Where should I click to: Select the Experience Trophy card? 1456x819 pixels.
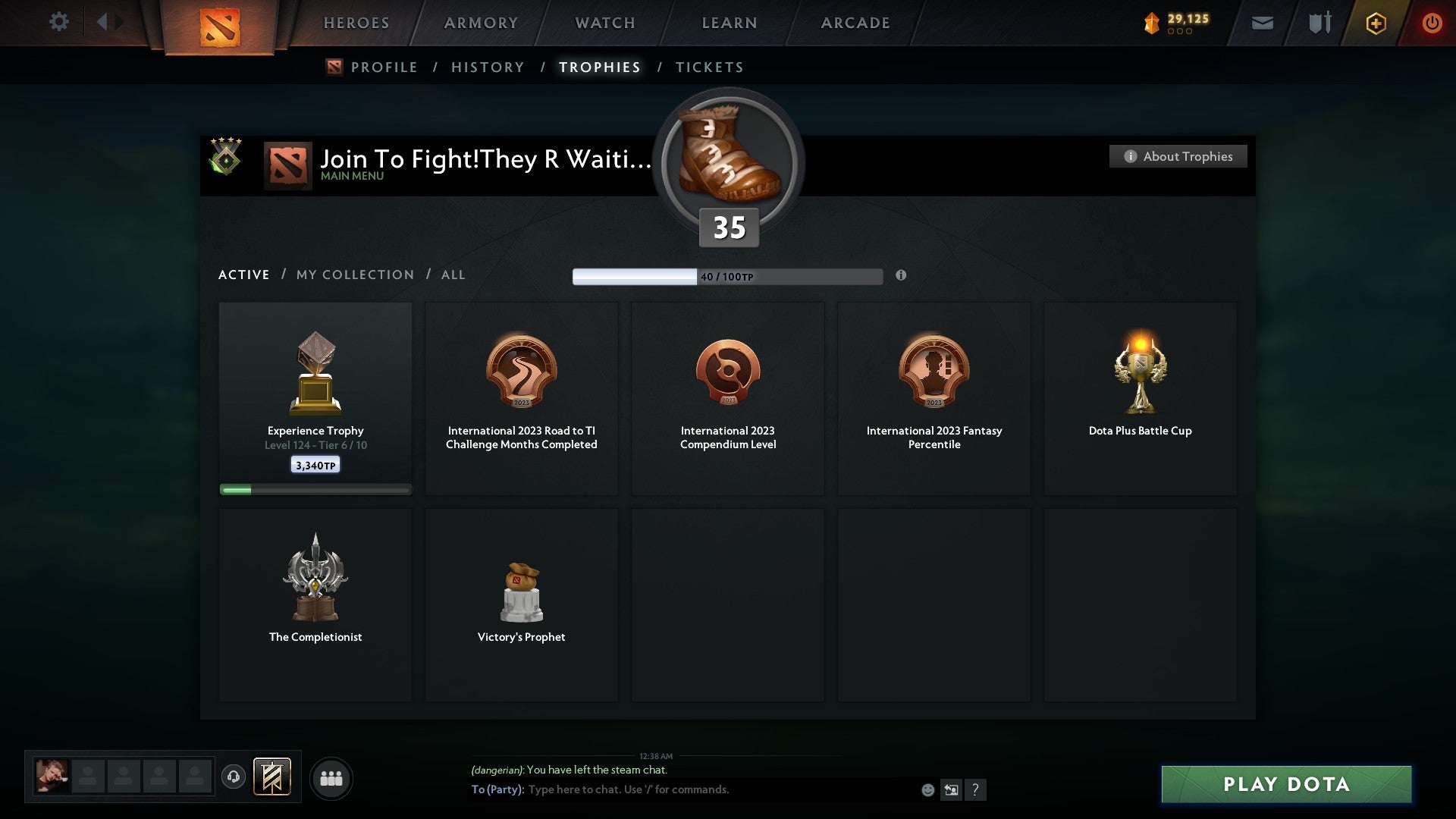click(315, 394)
